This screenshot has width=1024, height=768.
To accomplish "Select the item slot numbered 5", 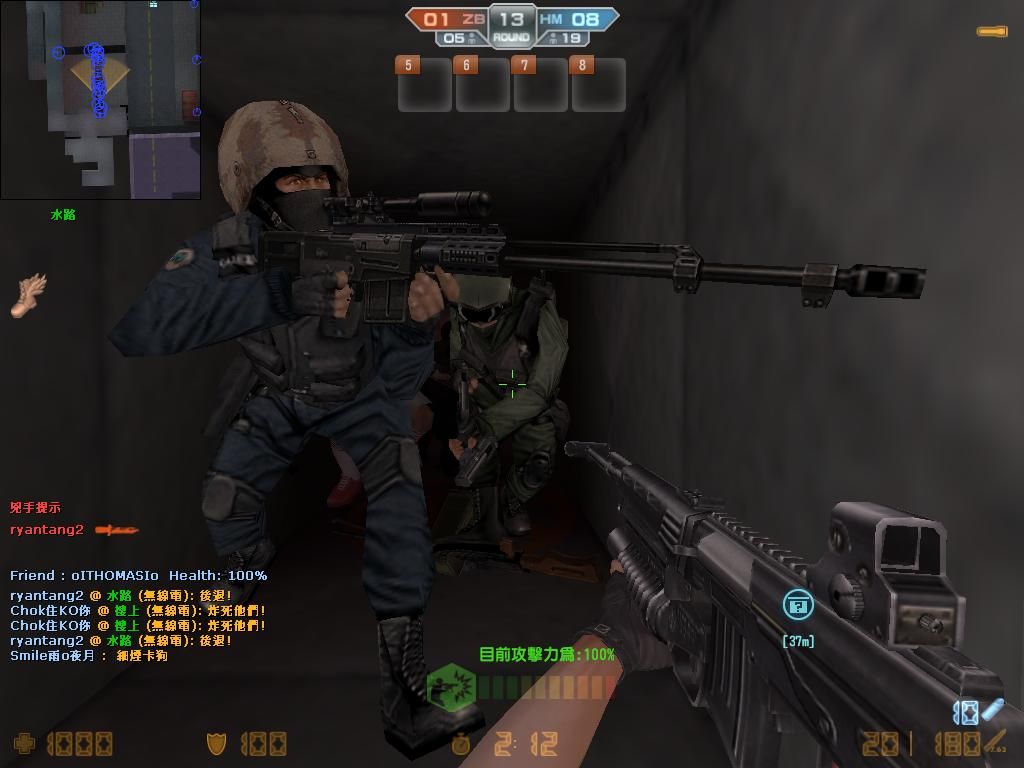I will tap(425, 86).
